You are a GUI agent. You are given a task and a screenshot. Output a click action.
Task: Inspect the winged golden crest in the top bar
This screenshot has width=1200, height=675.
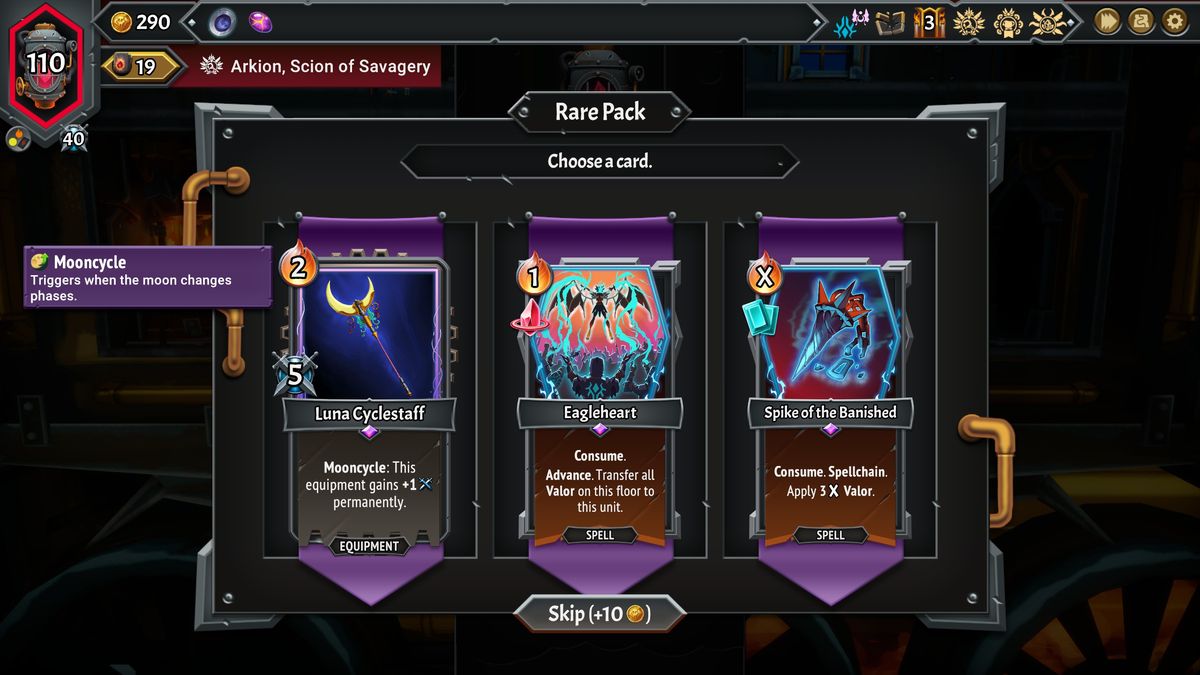1048,22
